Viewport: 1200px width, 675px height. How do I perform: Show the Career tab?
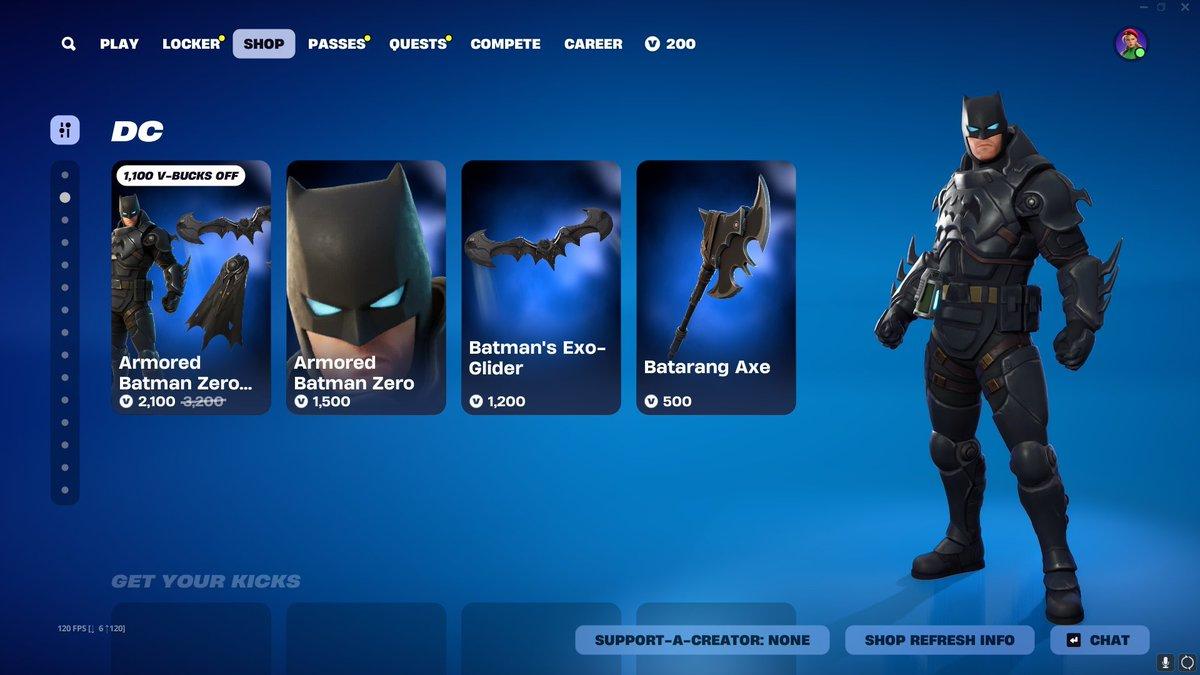click(x=593, y=44)
